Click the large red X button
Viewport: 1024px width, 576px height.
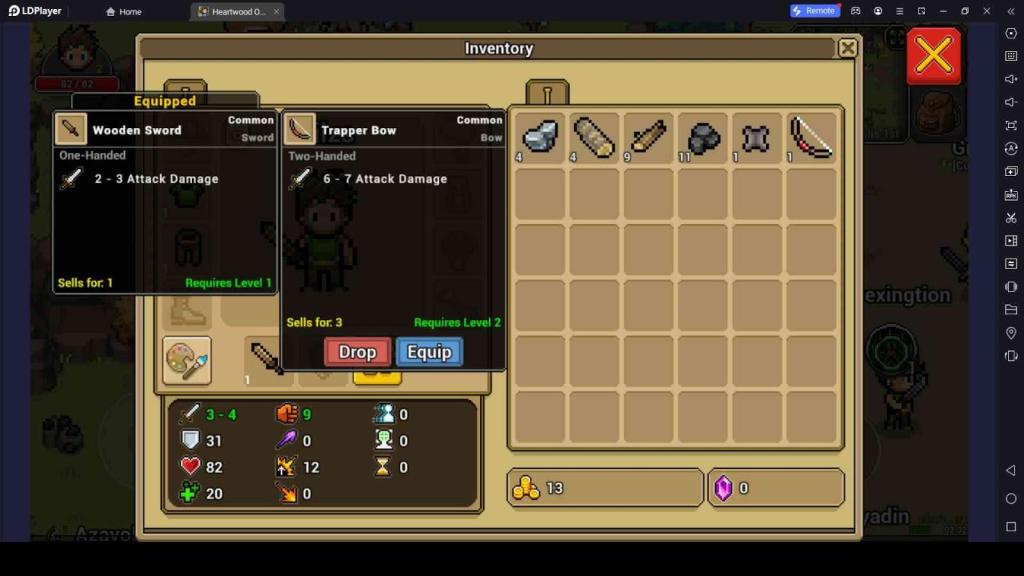[x=933, y=56]
